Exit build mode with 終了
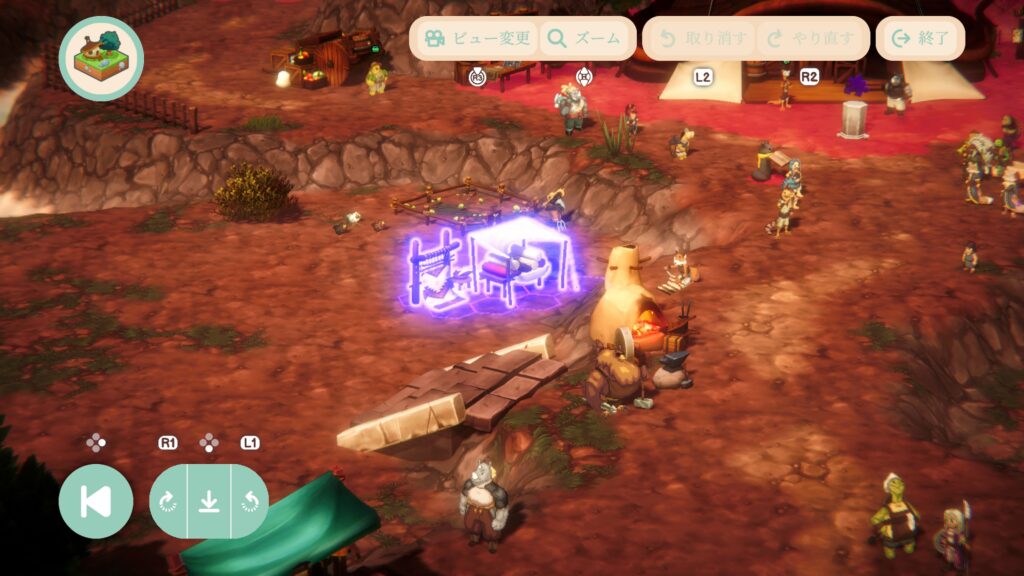This screenshot has width=1024, height=576. pyautogui.click(x=920, y=39)
